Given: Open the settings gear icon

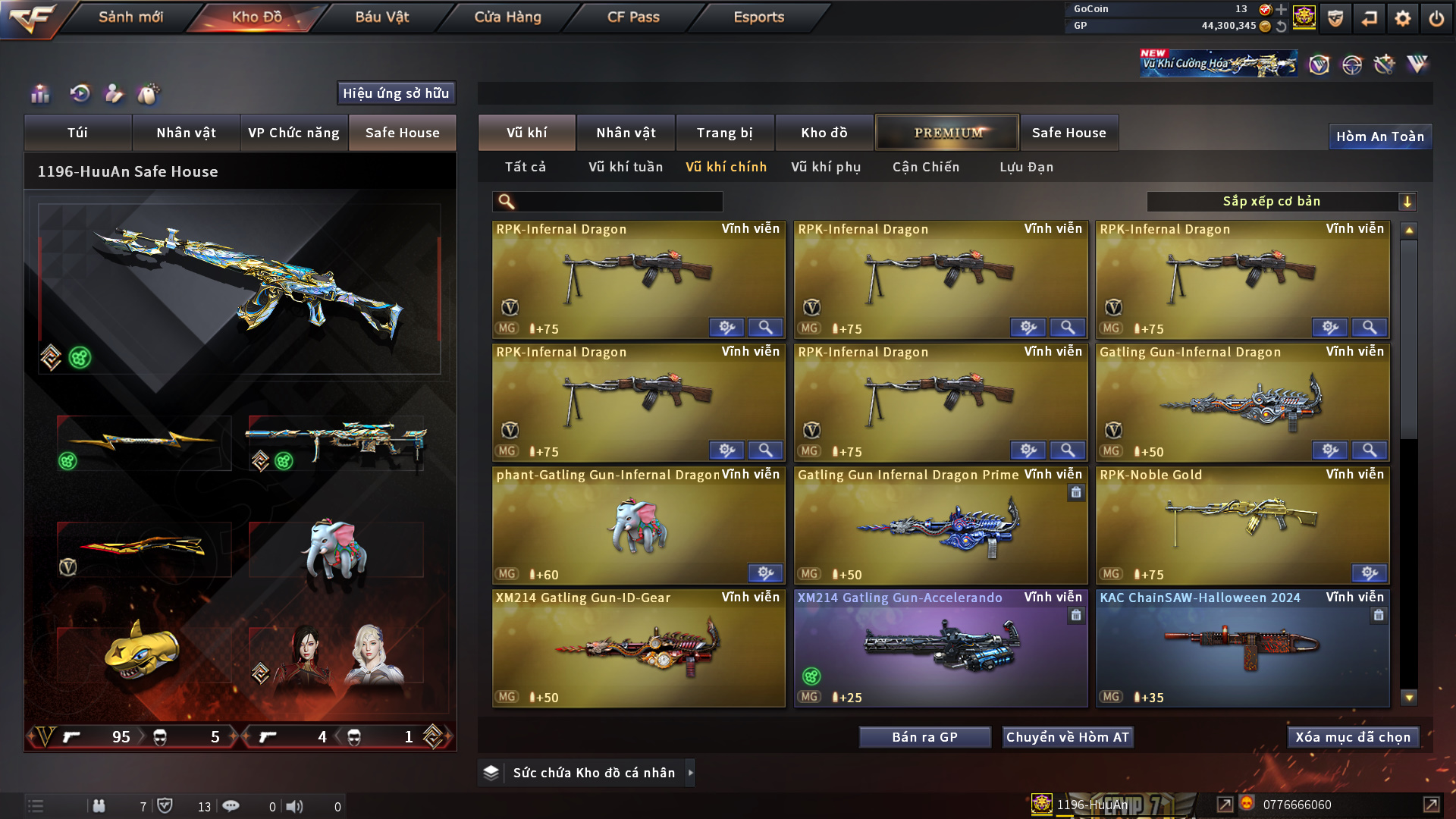Looking at the screenshot, I should click(1403, 18).
